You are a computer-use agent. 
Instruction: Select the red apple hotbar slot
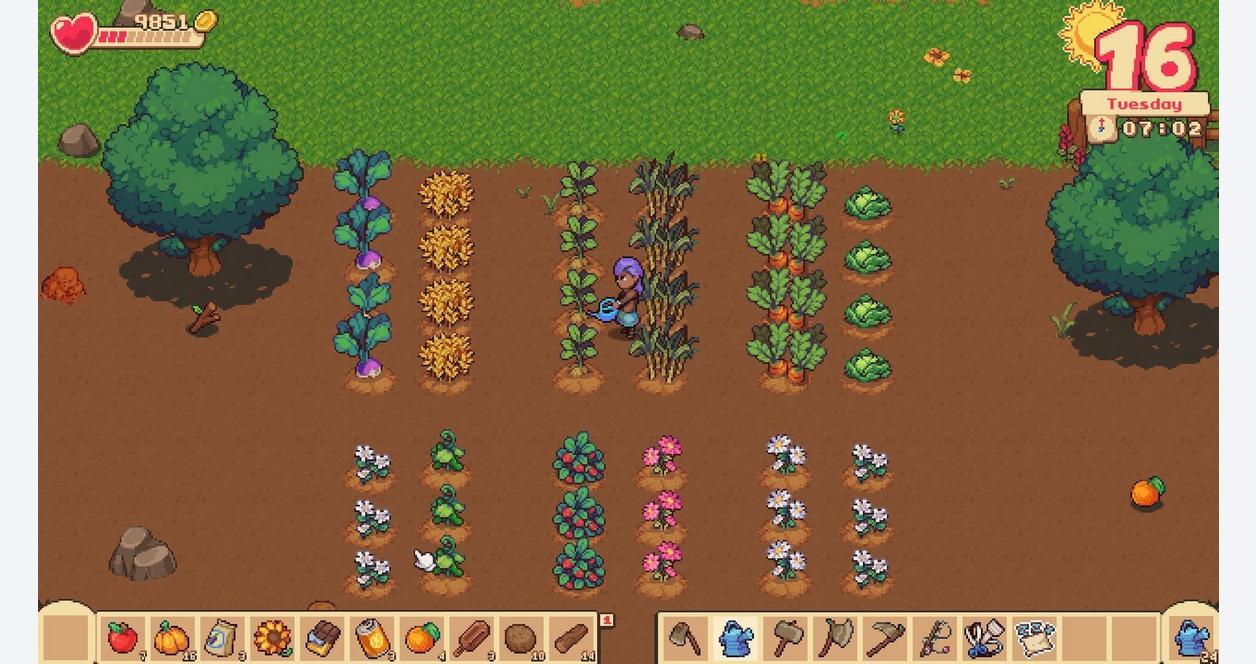(x=122, y=638)
